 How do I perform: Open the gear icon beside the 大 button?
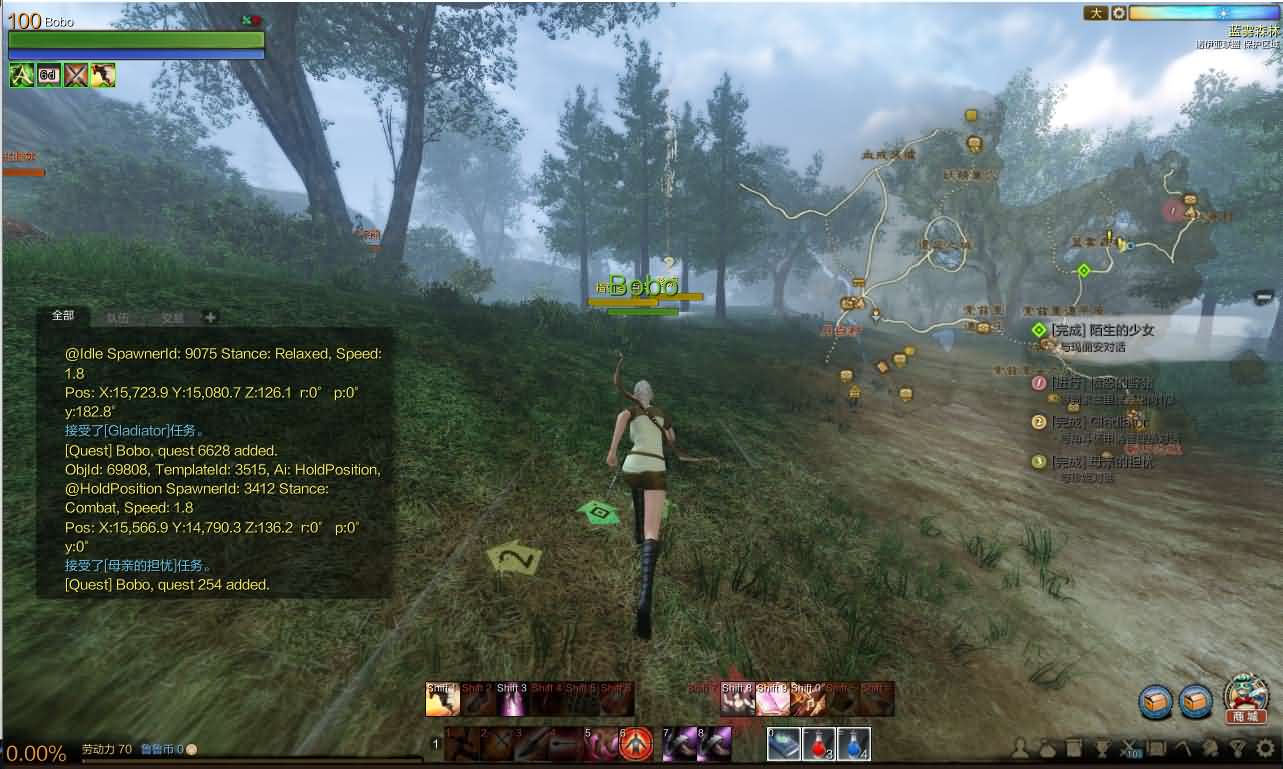pyautogui.click(x=1119, y=14)
